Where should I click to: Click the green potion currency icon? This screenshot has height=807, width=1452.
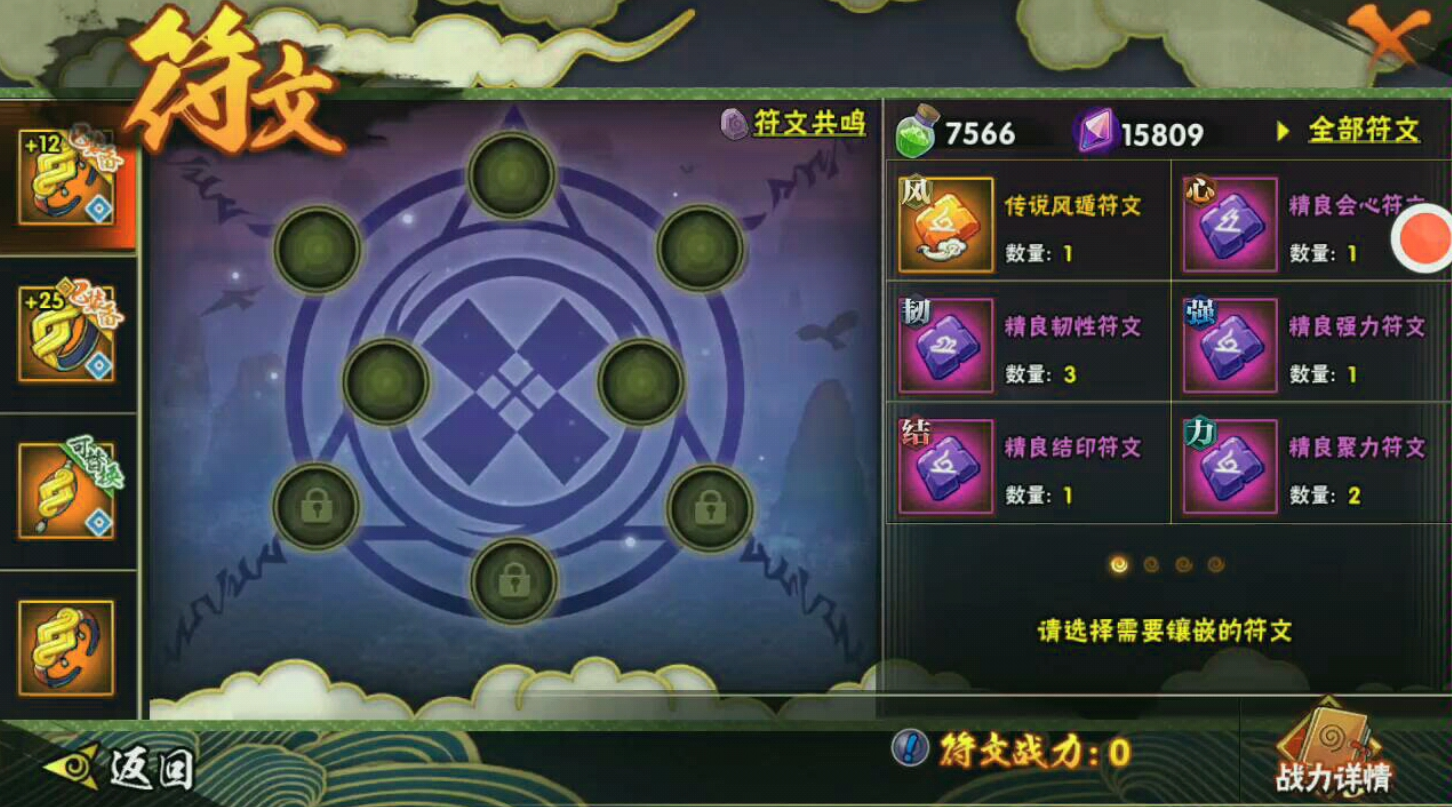[916, 128]
